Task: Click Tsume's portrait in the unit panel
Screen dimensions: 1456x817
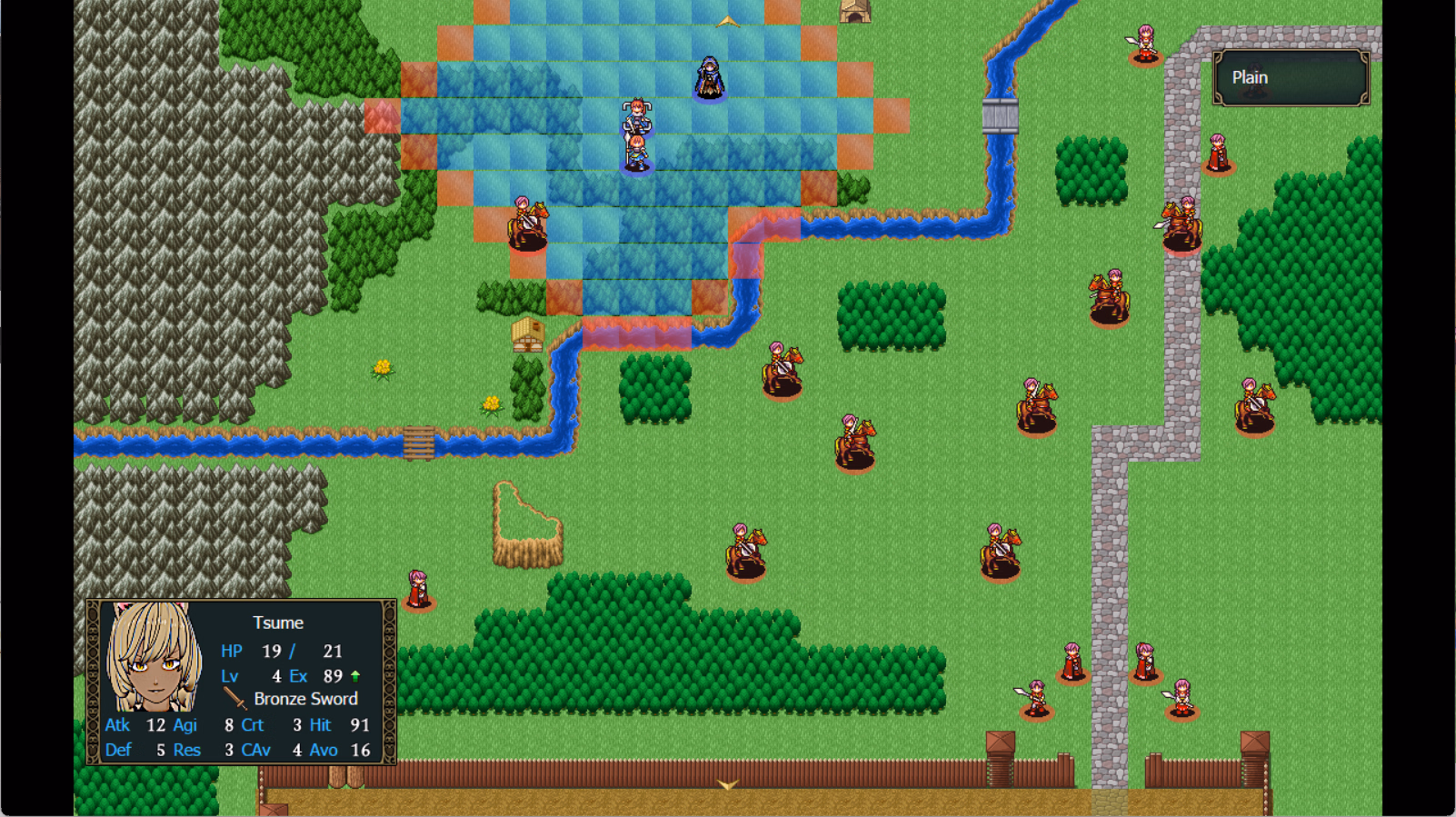Action: (153, 658)
